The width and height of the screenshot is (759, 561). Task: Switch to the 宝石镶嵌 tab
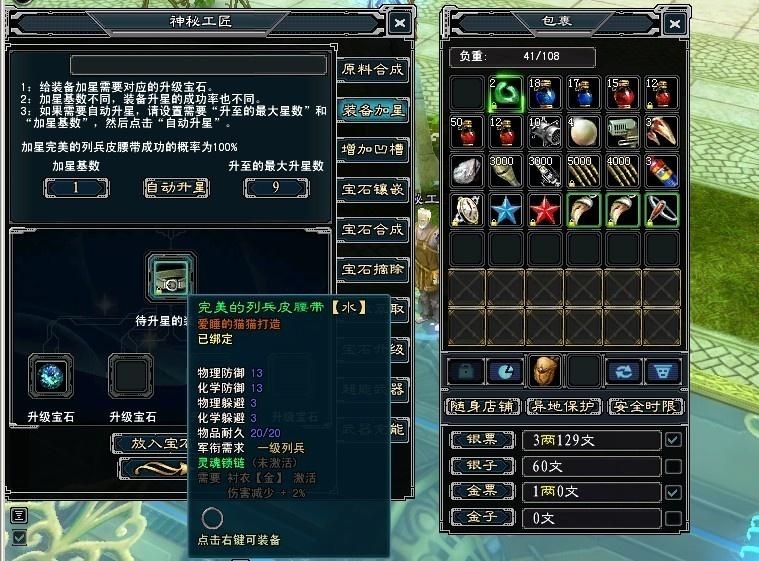pyautogui.click(x=372, y=189)
